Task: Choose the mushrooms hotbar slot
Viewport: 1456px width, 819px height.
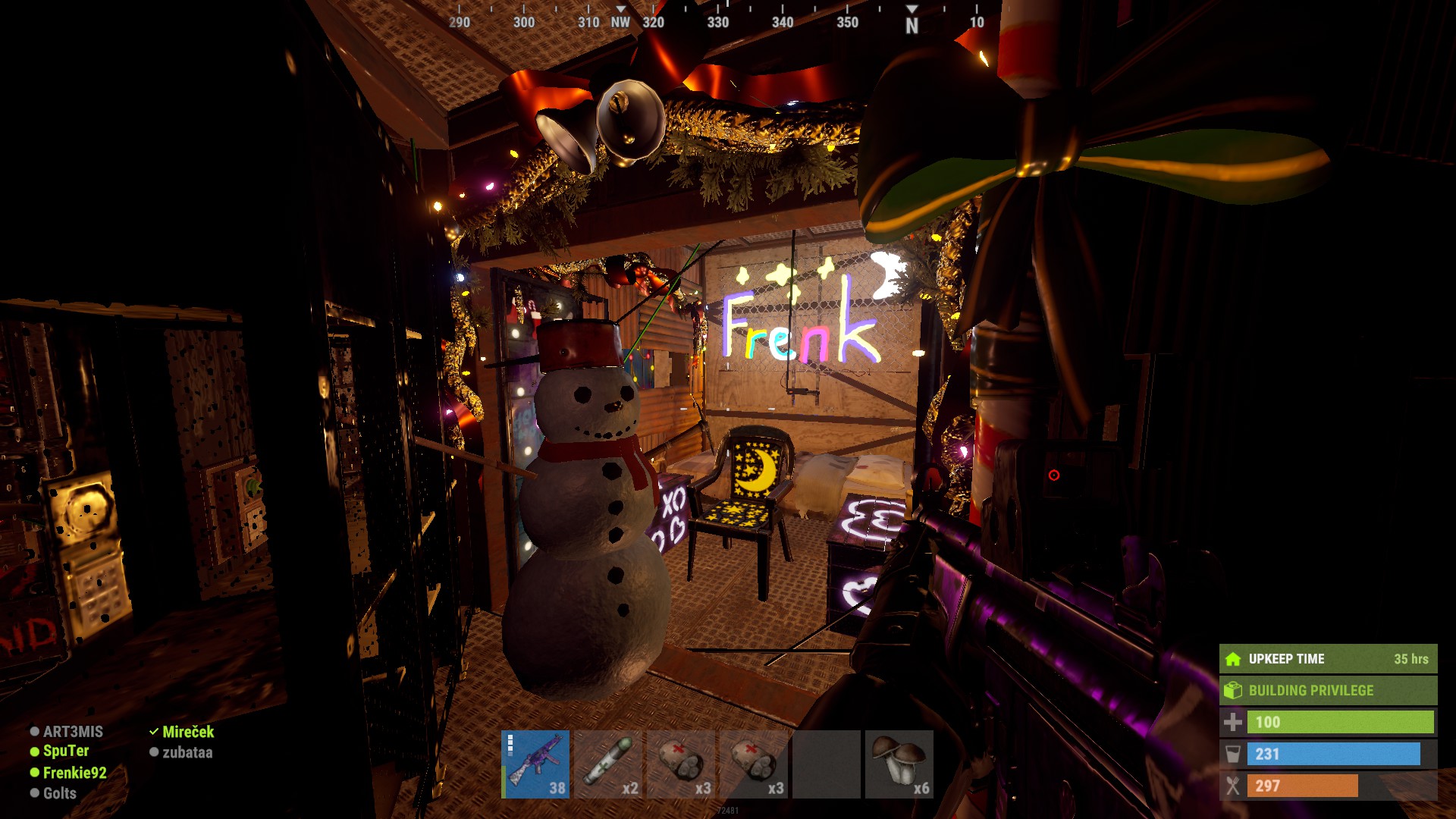Action: 899,764
